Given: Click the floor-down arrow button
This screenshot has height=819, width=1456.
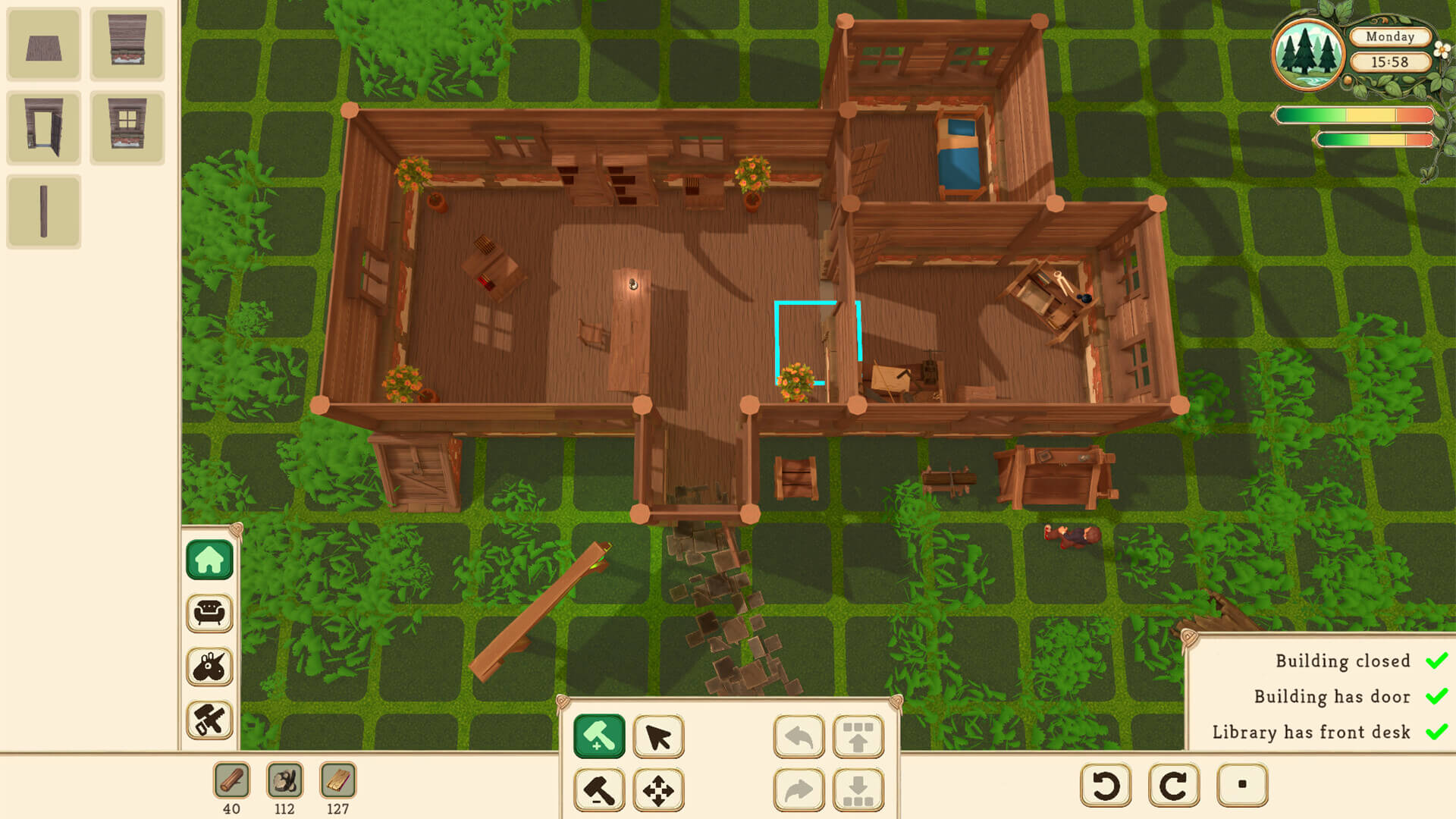Looking at the screenshot, I should 858,789.
